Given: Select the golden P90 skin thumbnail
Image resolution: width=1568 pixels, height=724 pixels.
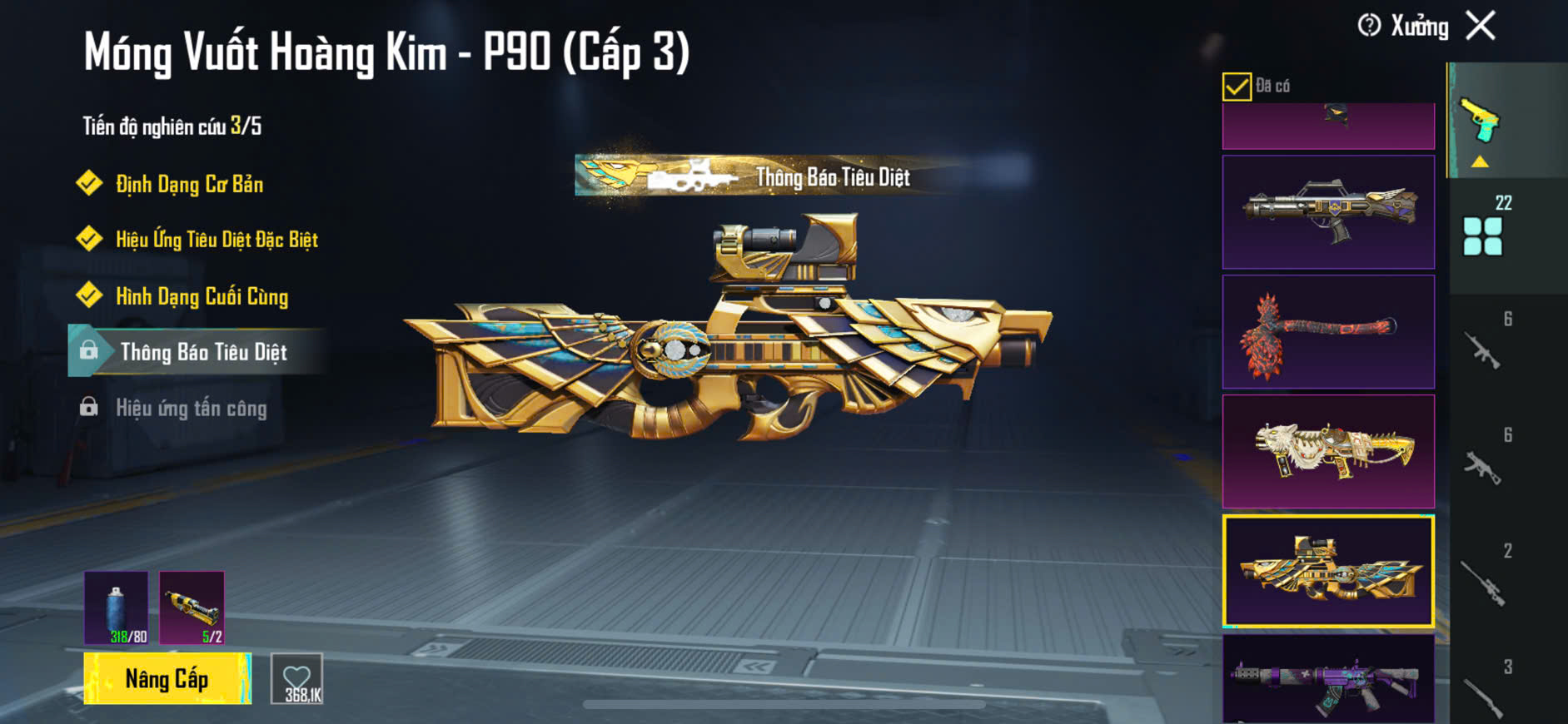Looking at the screenshot, I should pyautogui.click(x=1327, y=571).
